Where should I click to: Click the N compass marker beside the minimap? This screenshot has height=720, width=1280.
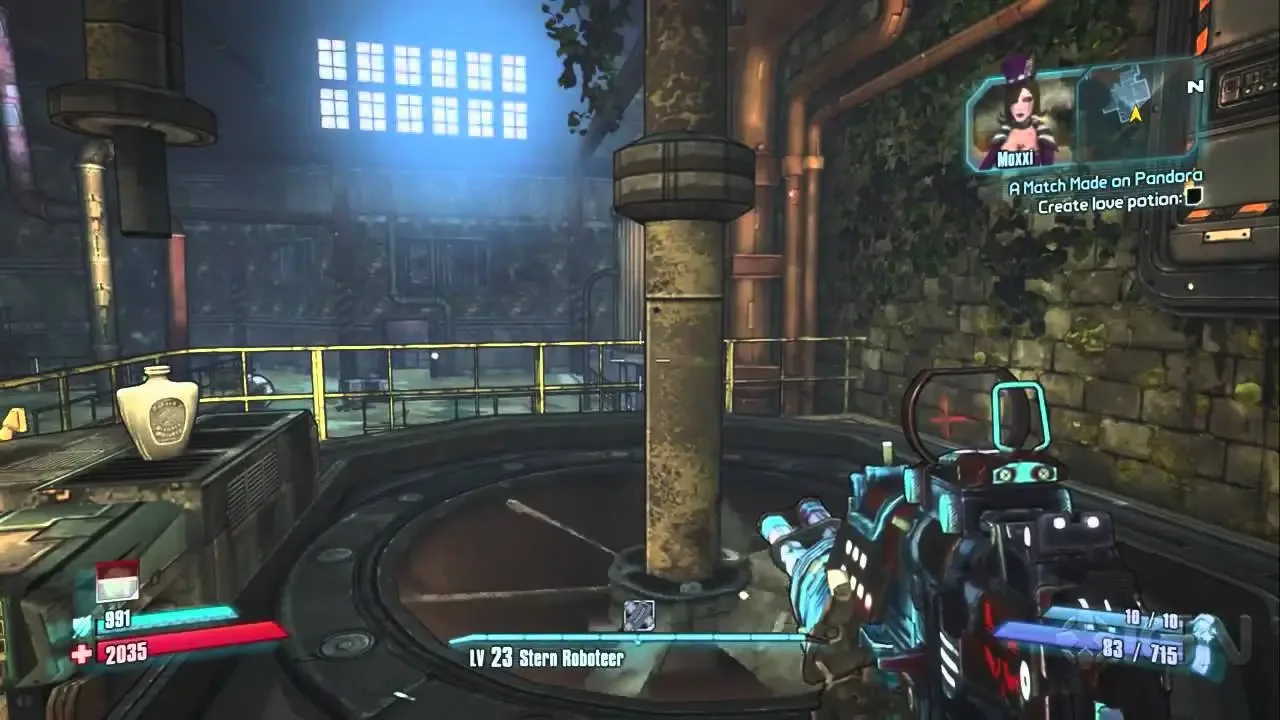[x=1193, y=88]
